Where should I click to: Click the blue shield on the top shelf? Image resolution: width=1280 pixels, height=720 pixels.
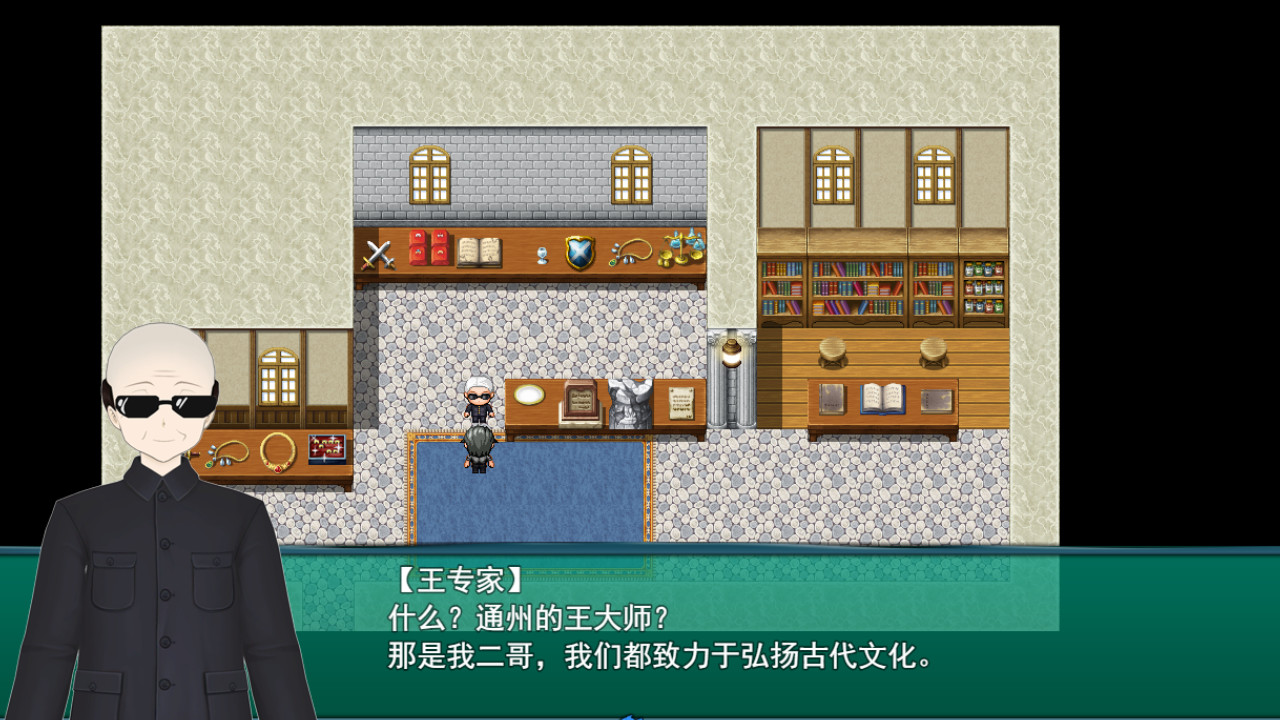point(579,255)
